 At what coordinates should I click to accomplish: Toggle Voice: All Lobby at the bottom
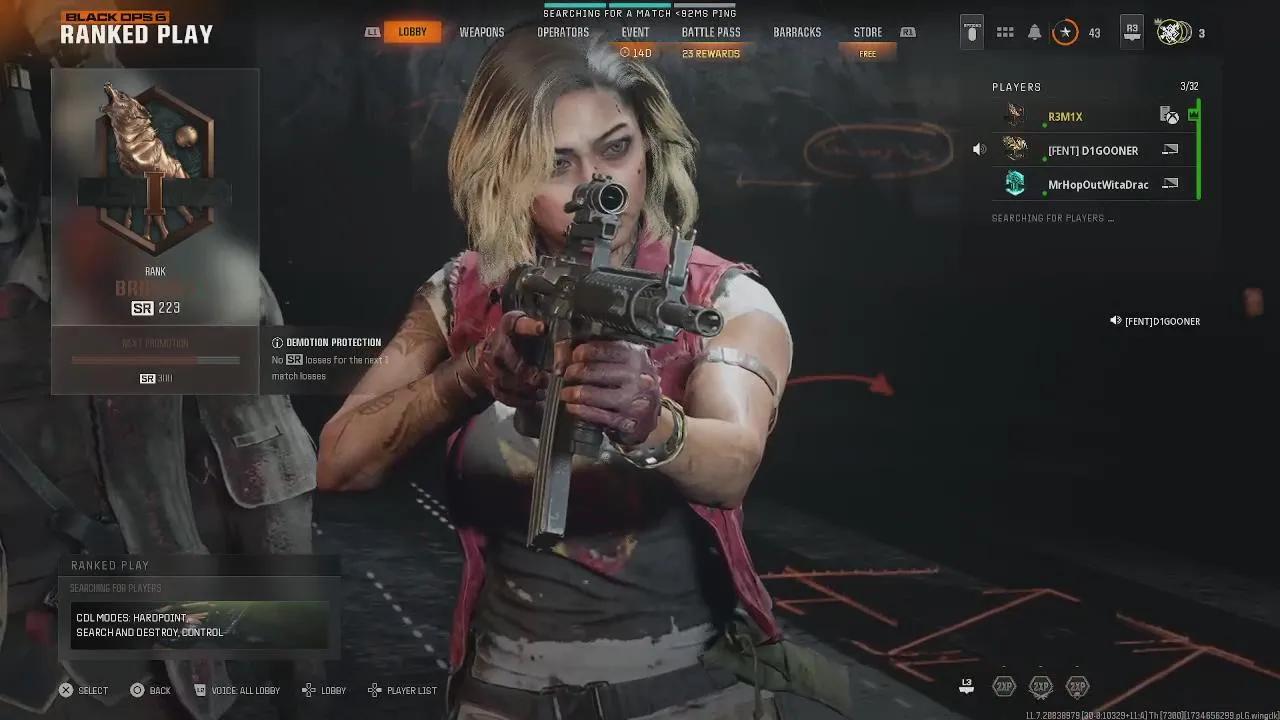(x=237, y=690)
